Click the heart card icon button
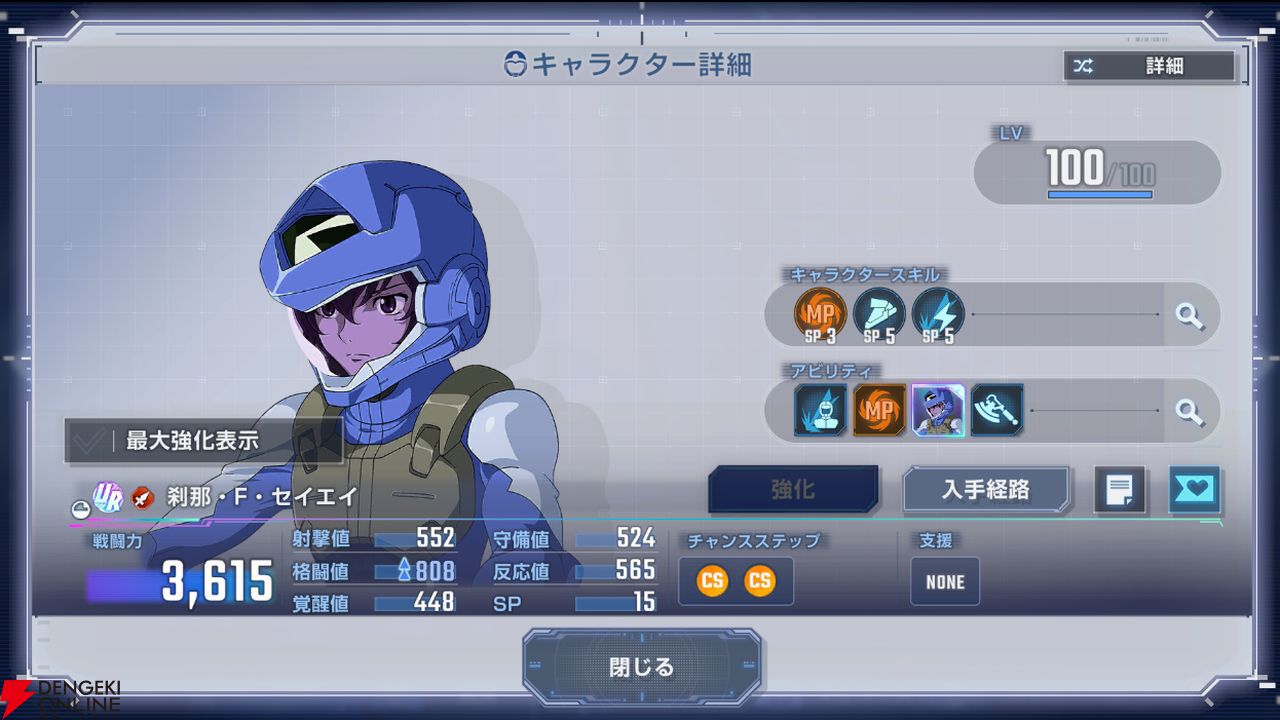Viewport: 1280px width, 720px height. tap(1194, 490)
